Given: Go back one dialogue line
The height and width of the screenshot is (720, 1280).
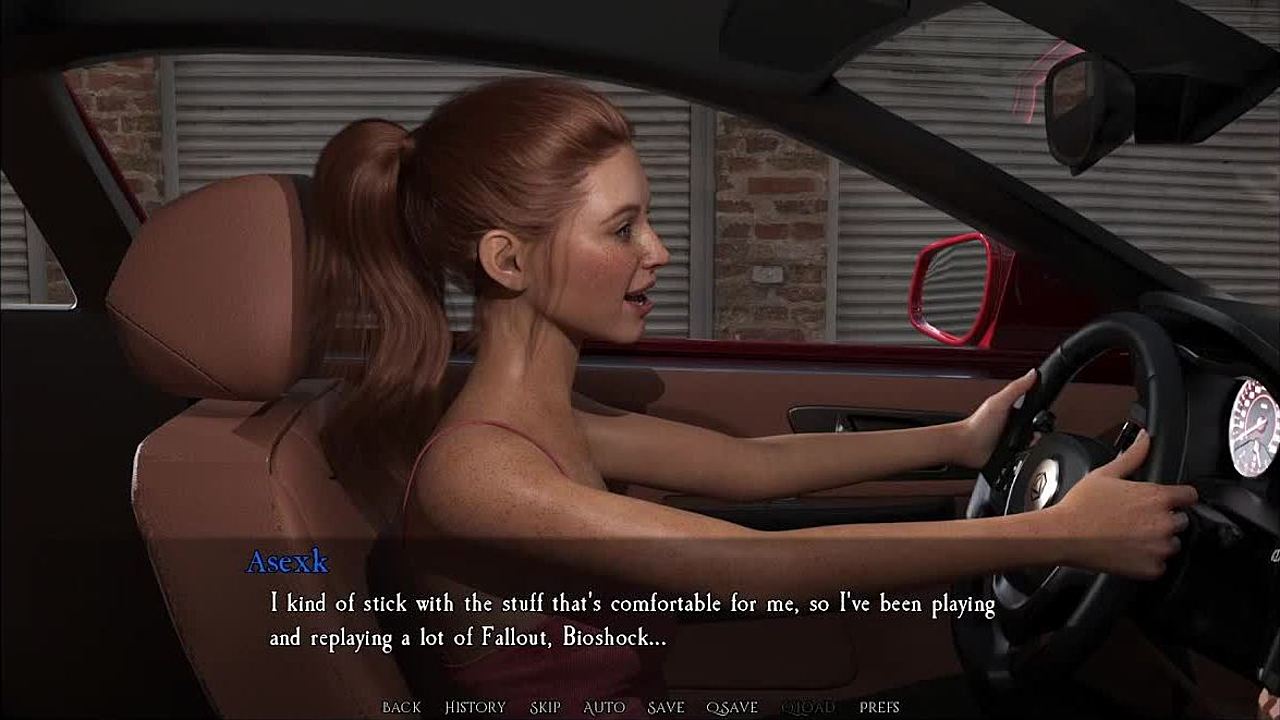Looking at the screenshot, I should click(x=401, y=707).
